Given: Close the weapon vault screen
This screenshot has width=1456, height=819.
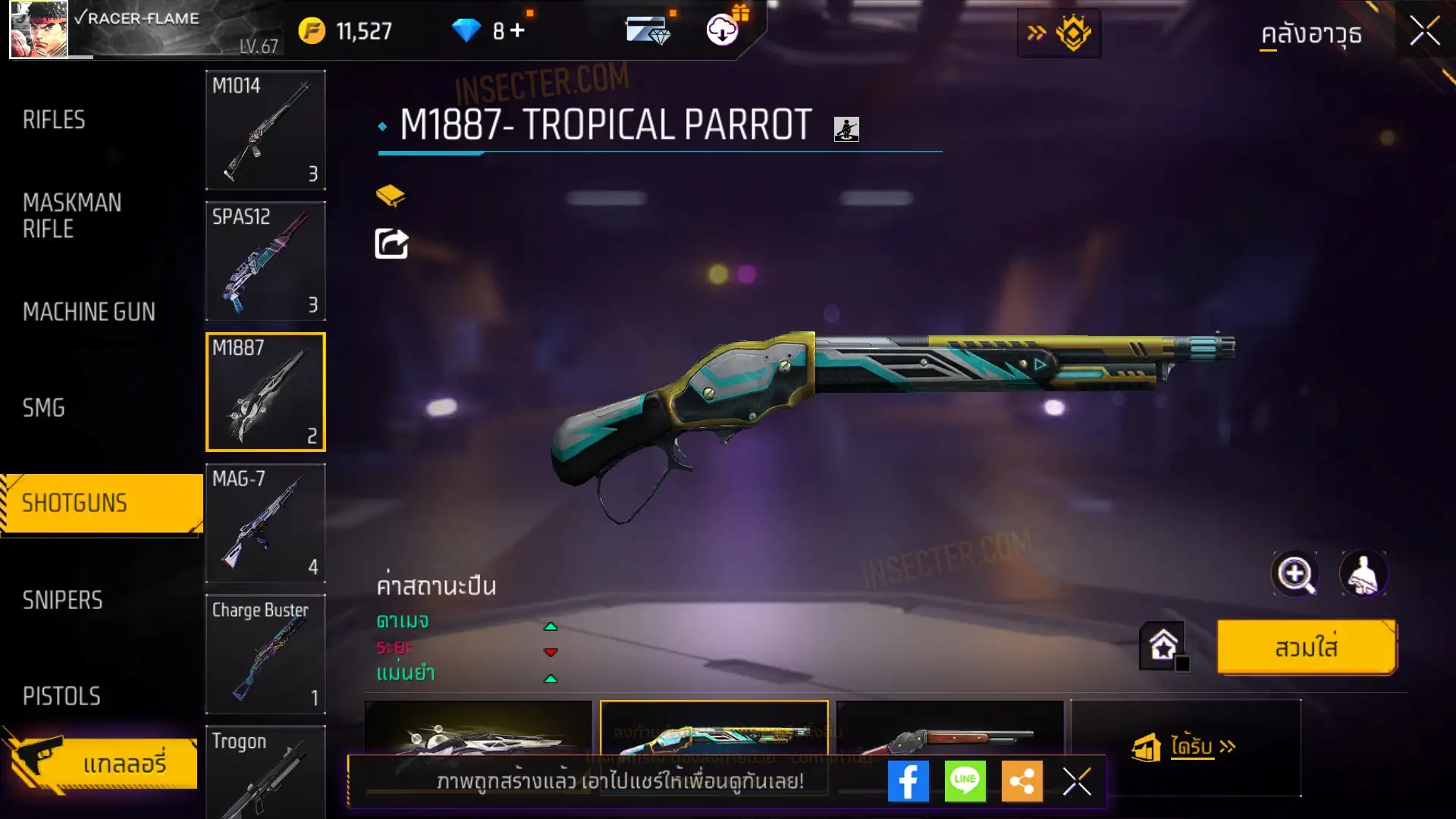Looking at the screenshot, I should (x=1424, y=32).
